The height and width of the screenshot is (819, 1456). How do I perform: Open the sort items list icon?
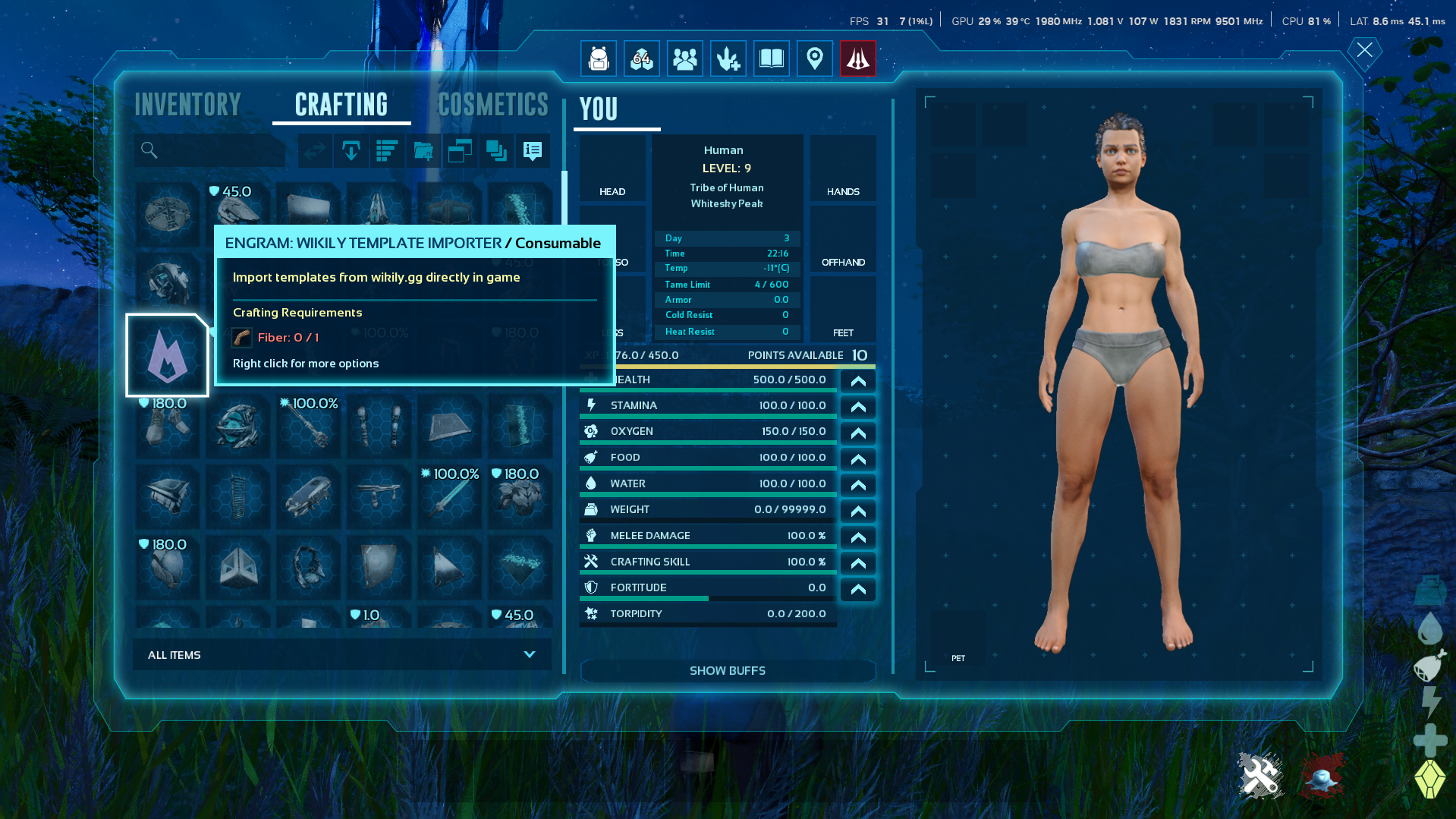pos(387,150)
